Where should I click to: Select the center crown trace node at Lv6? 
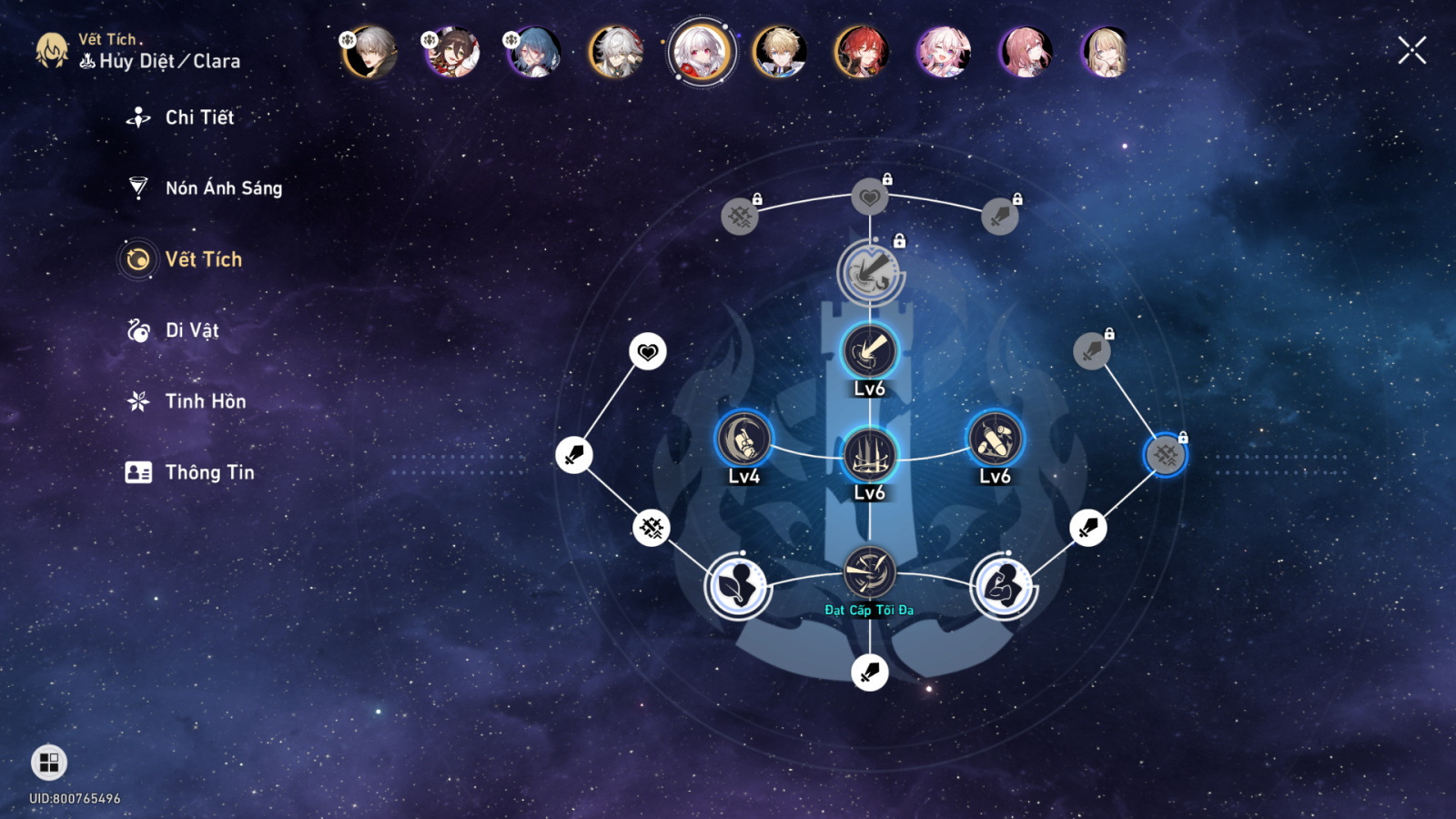(870, 454)
